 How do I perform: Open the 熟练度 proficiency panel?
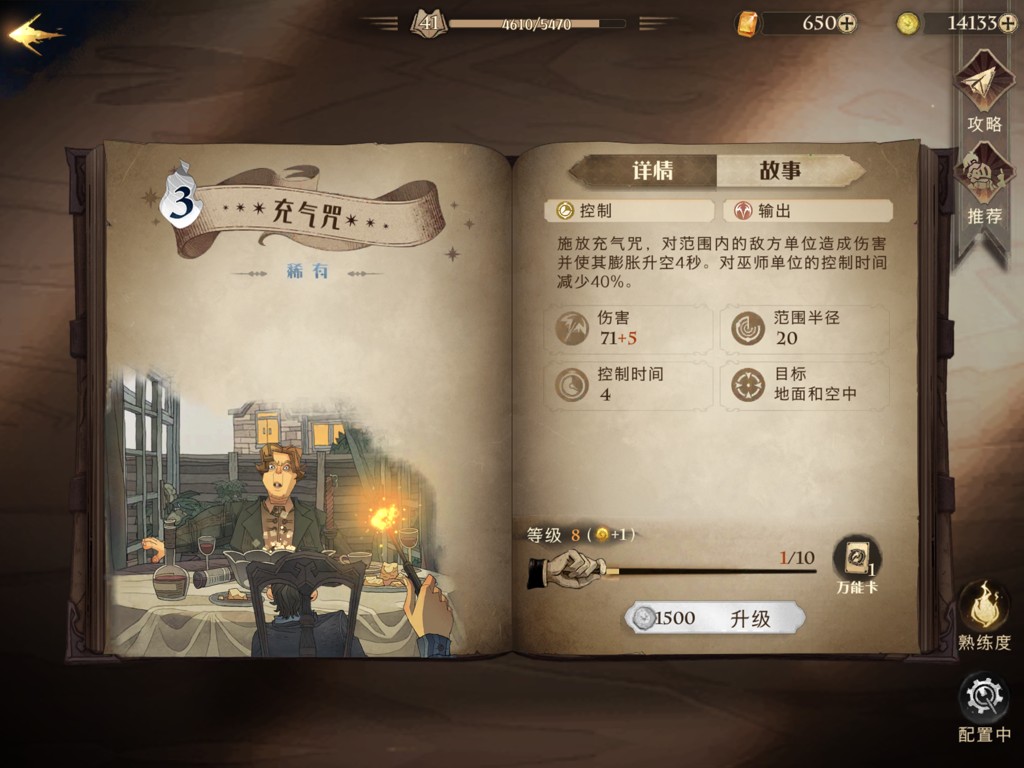(x=984, y=610)
